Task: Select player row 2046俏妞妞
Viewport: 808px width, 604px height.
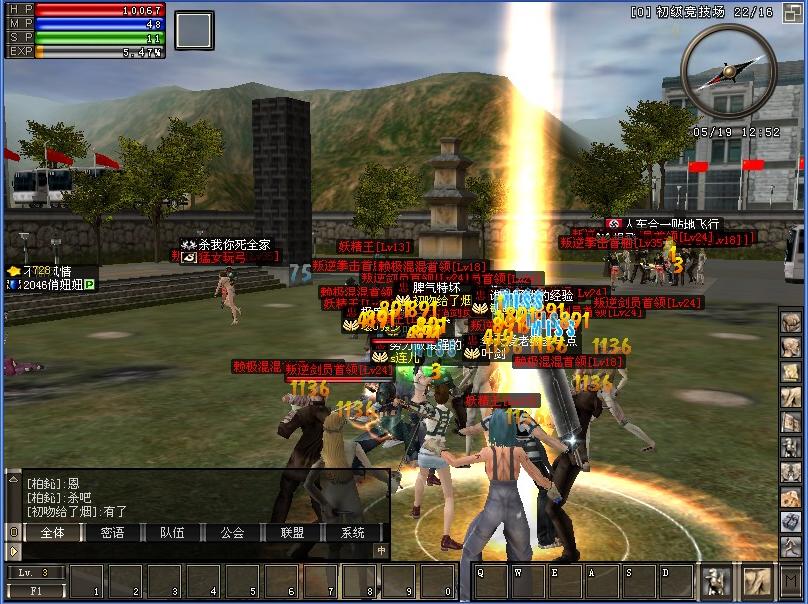Action: click(52, 285)
